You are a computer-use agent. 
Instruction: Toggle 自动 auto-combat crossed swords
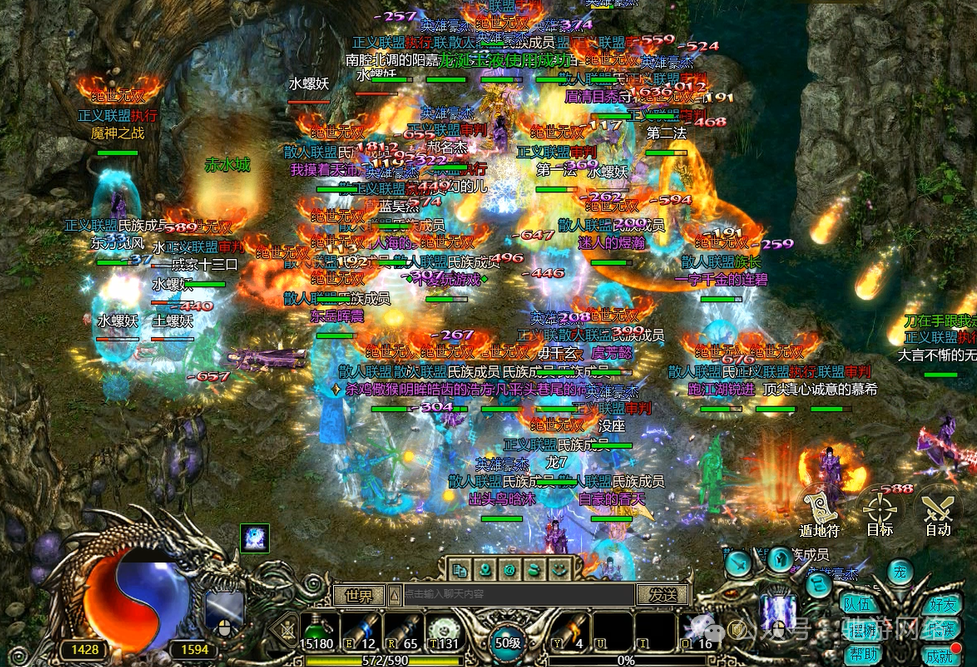pyautogui.click(x=938, y=508)
